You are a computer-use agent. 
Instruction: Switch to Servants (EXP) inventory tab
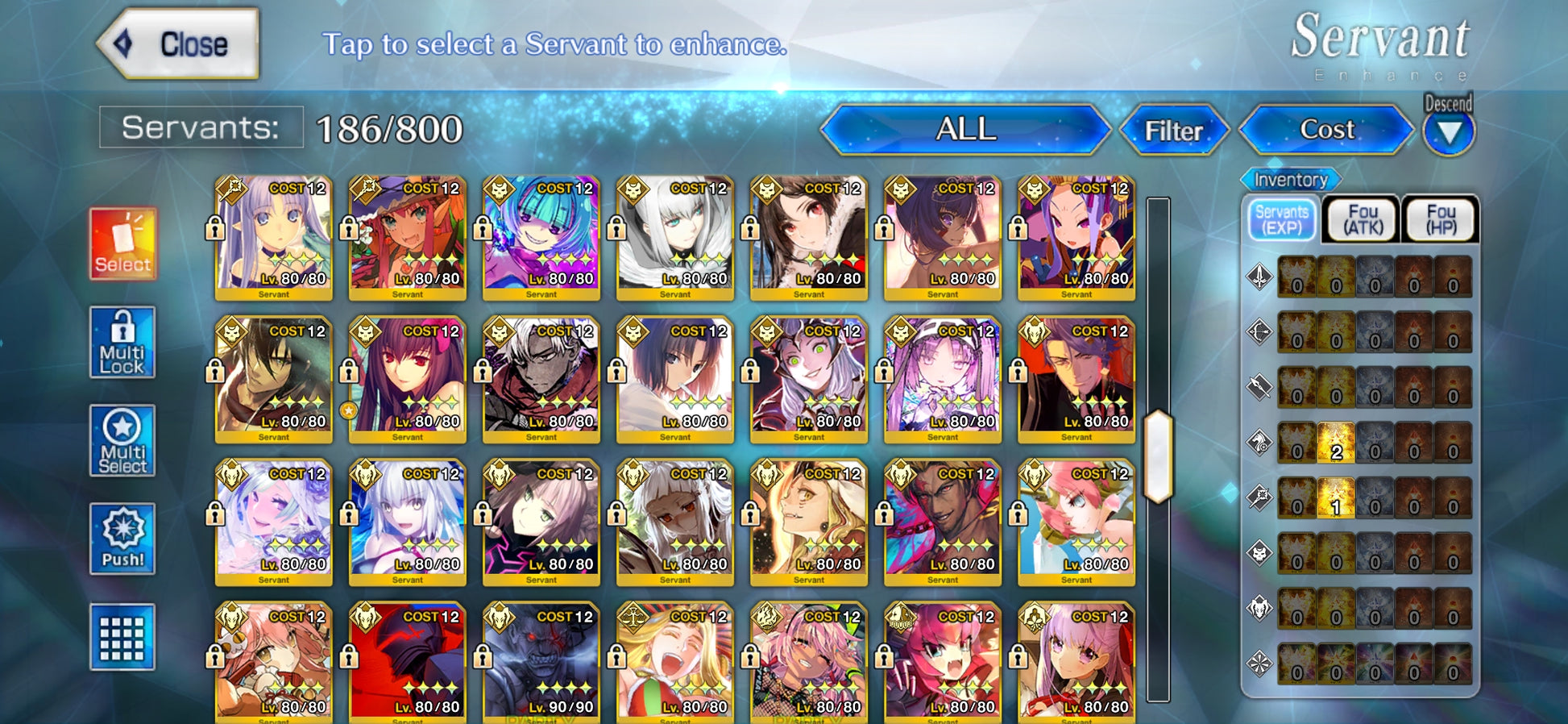1281,219
